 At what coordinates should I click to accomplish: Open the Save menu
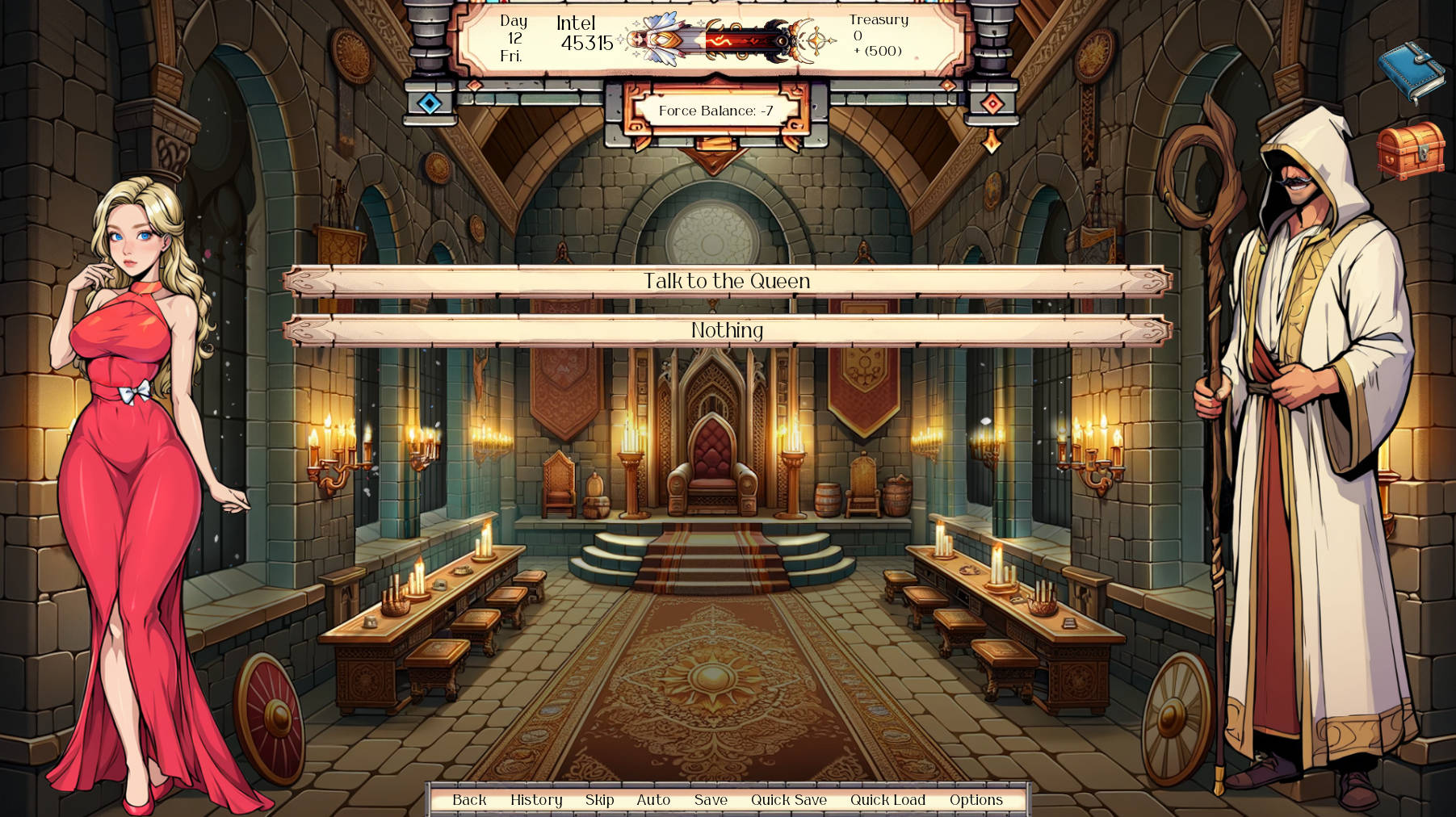[710, 800]
